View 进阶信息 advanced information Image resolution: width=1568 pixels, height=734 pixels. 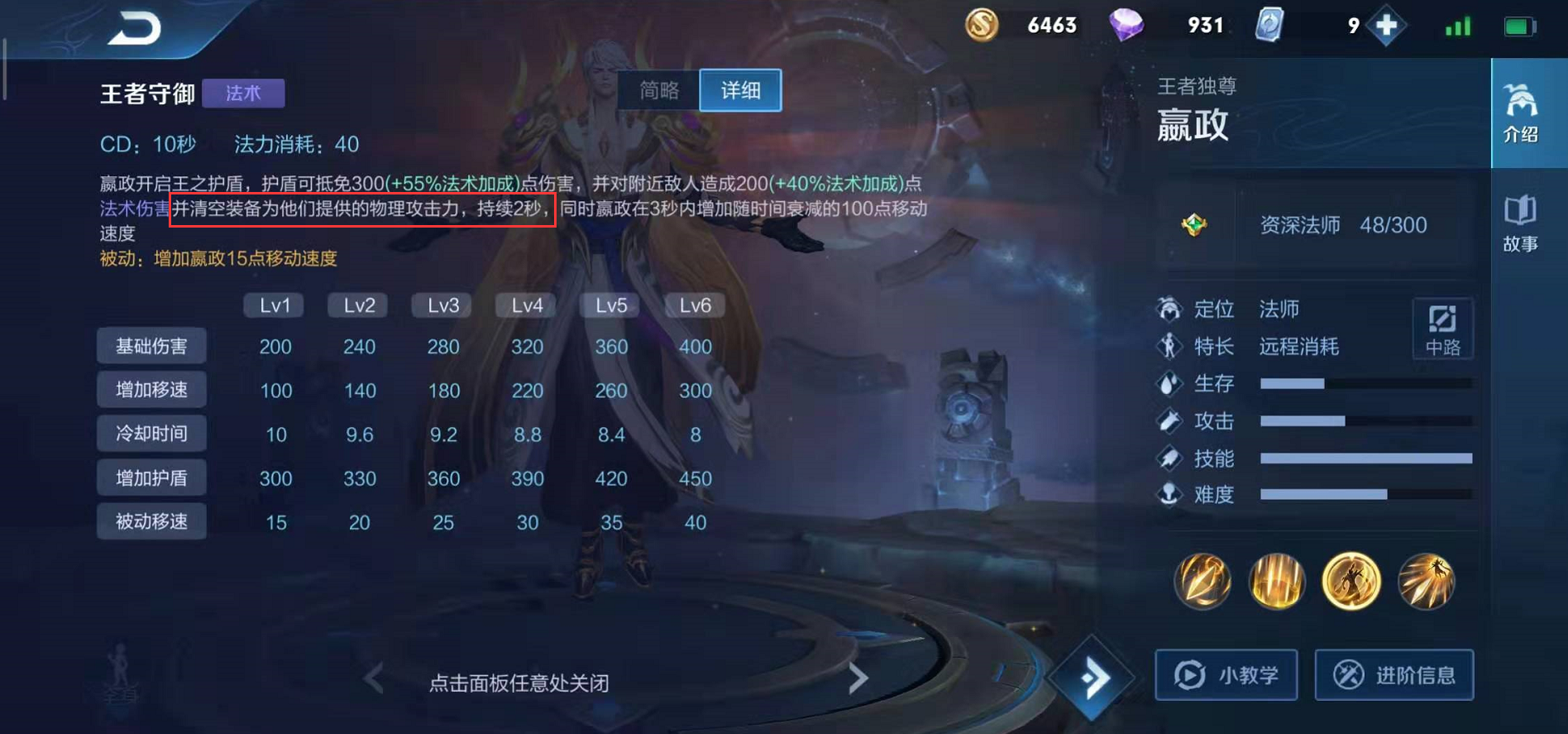[1394, 675]
